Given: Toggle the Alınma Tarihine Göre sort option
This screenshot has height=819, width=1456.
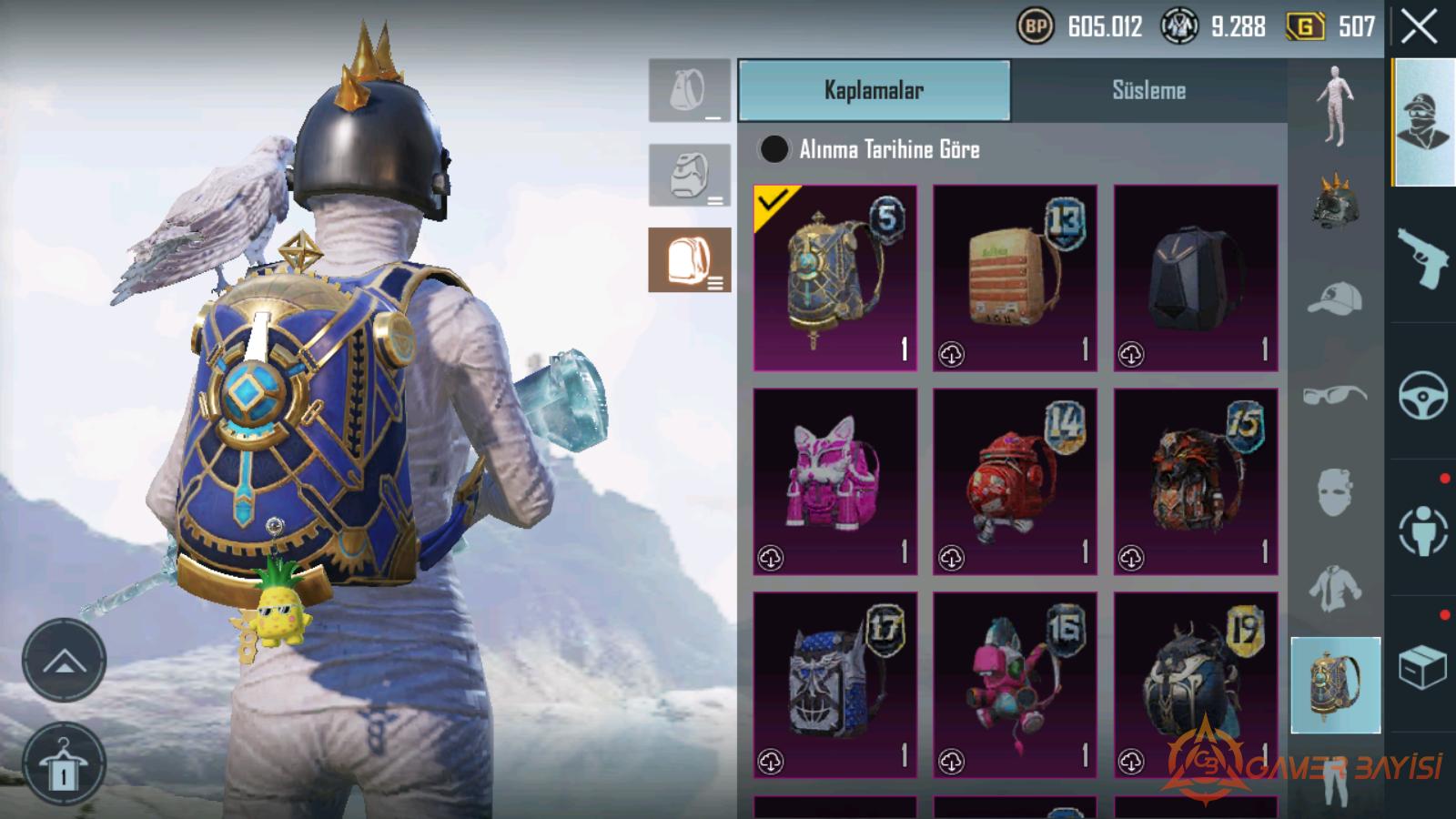Looking at the screenshot, I should point(774,149).
